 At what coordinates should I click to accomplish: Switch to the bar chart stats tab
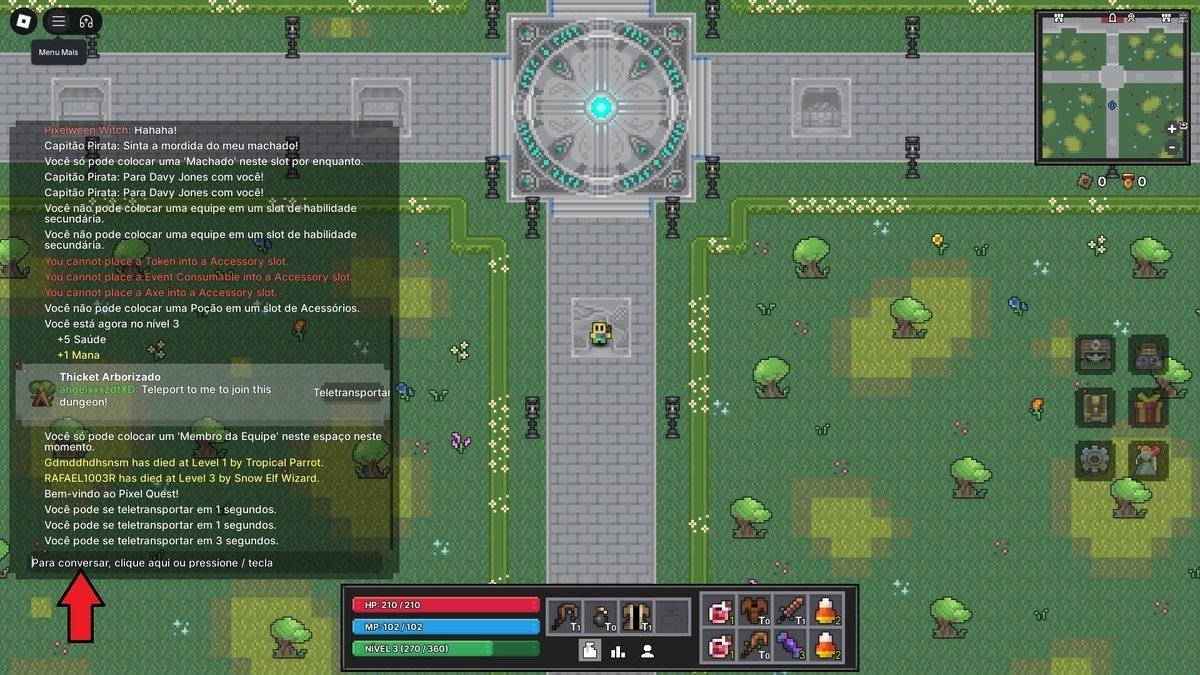click(x=618, y=651)
